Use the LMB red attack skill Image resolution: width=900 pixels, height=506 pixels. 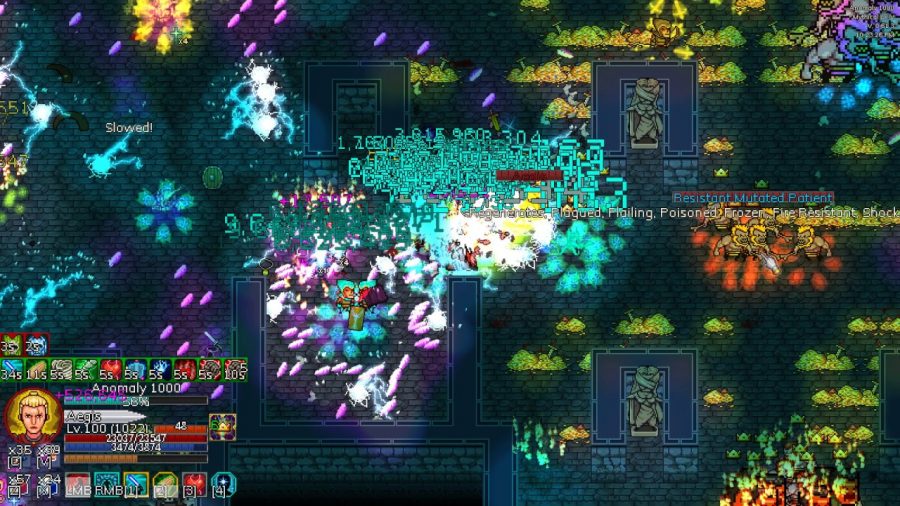pos(78,485)
